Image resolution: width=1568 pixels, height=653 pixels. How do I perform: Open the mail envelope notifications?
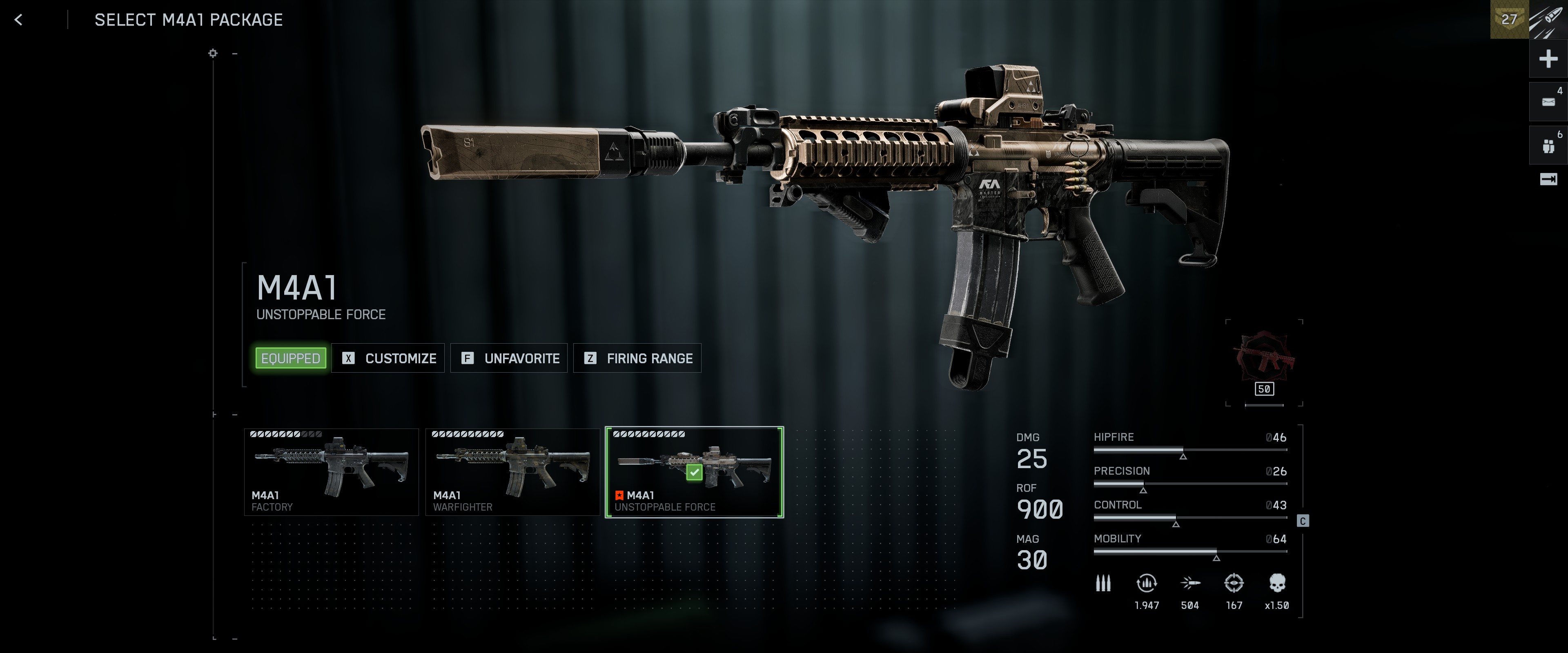pos(1548,102)
